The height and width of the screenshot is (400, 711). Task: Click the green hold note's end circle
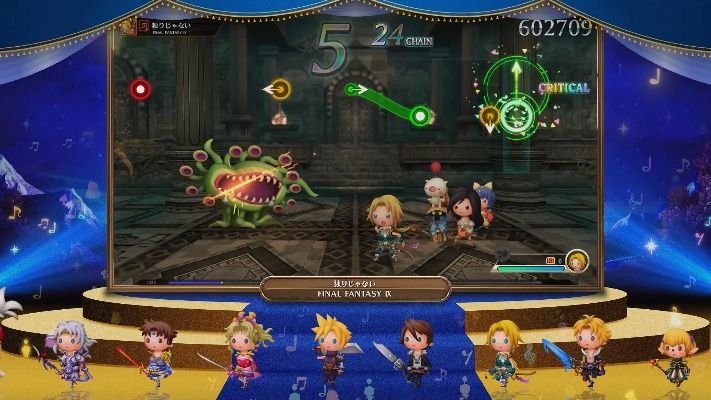(420, 116)
